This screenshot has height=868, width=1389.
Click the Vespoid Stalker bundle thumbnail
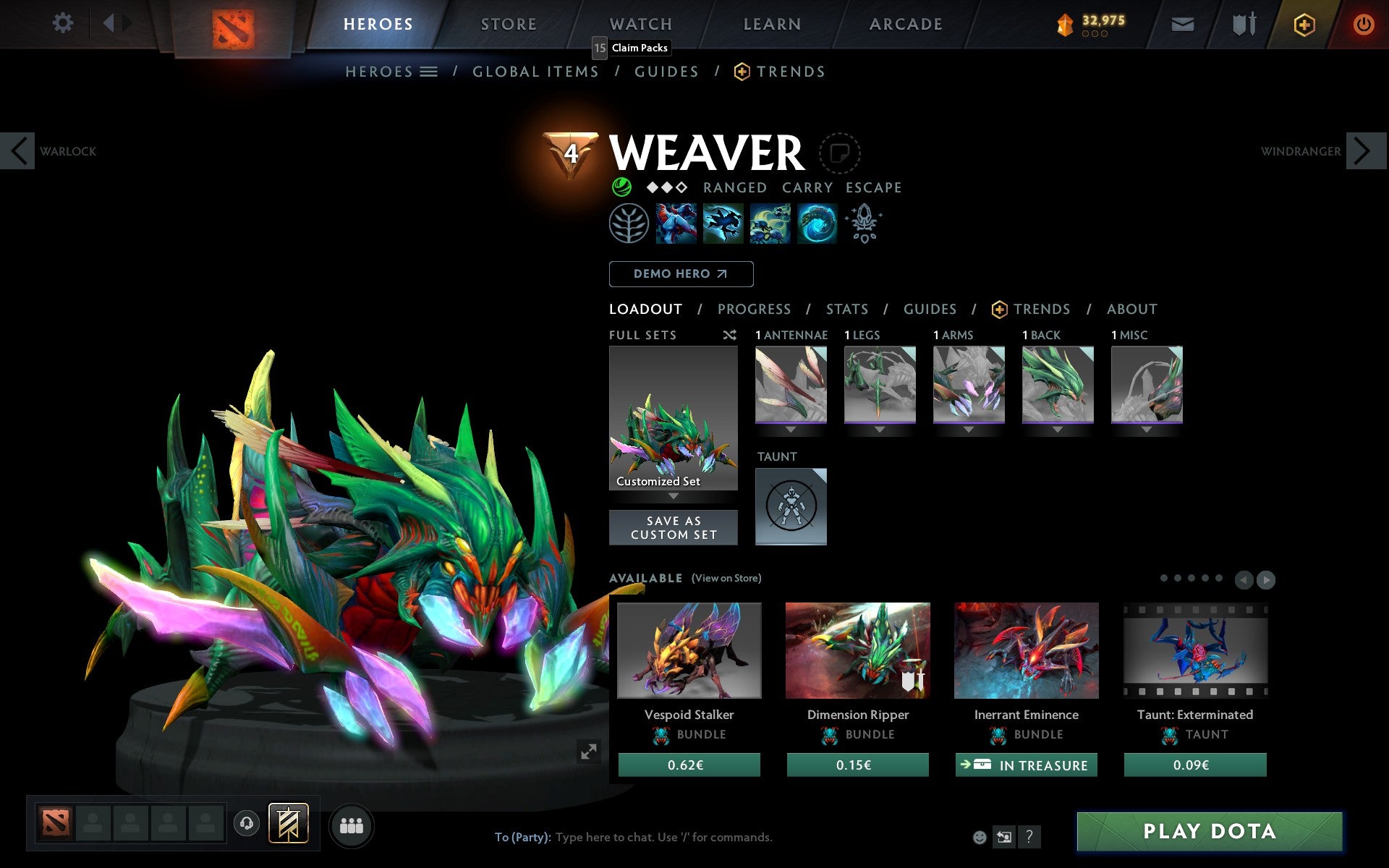tap(688, 650)
